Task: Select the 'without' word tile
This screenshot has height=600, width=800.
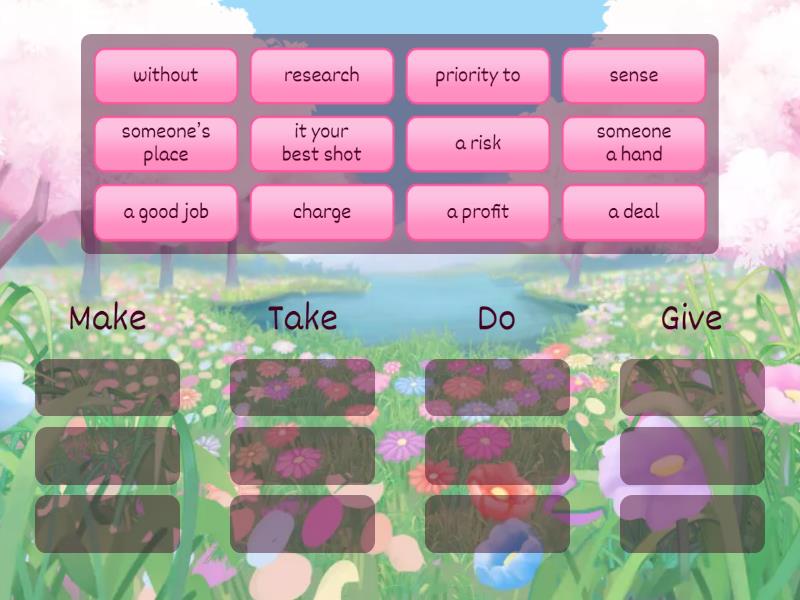Action: (x=166, y=76)
